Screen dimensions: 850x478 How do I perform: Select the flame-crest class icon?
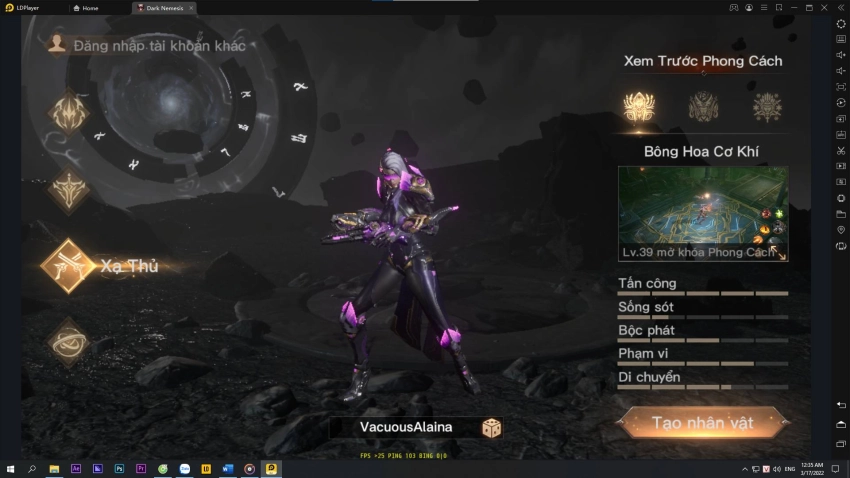[x=70, y=114]
